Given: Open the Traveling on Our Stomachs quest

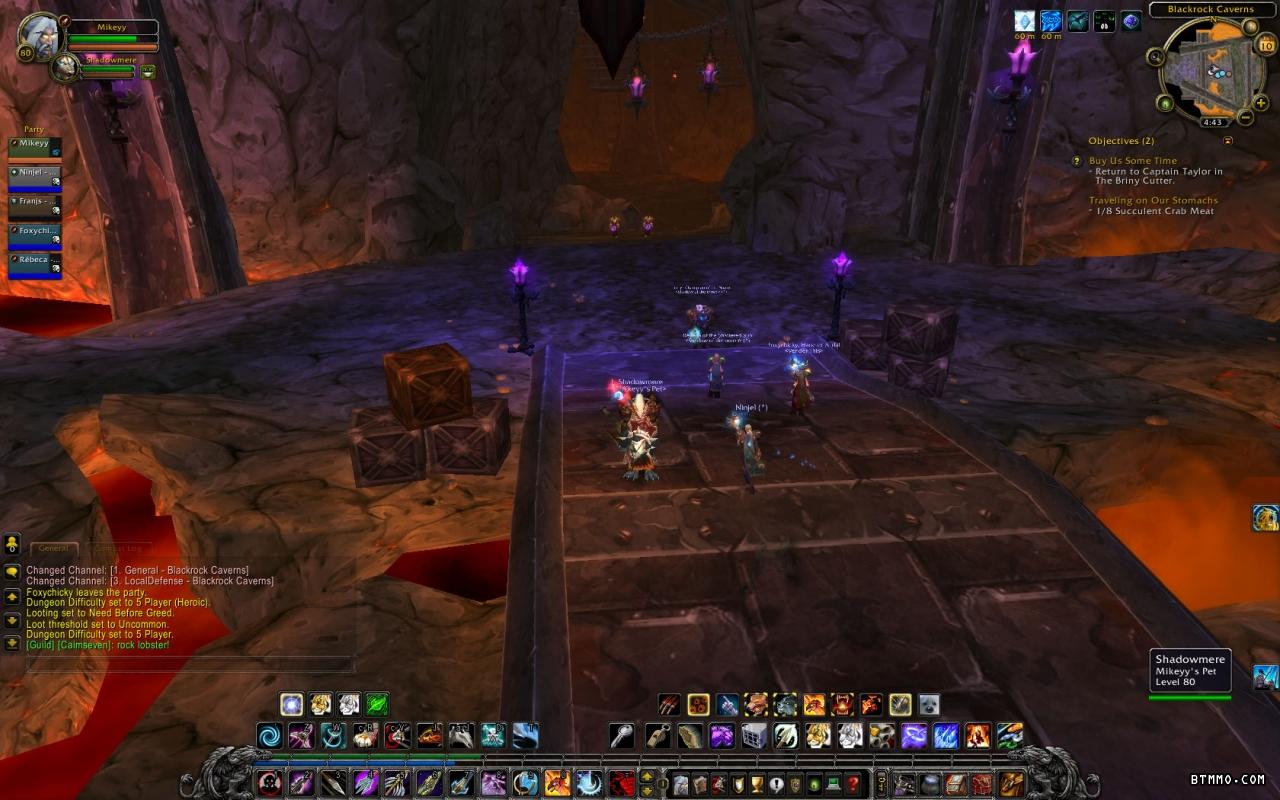Looking at the screenshot, I should pyautogui.click(x=1153, y=200).
